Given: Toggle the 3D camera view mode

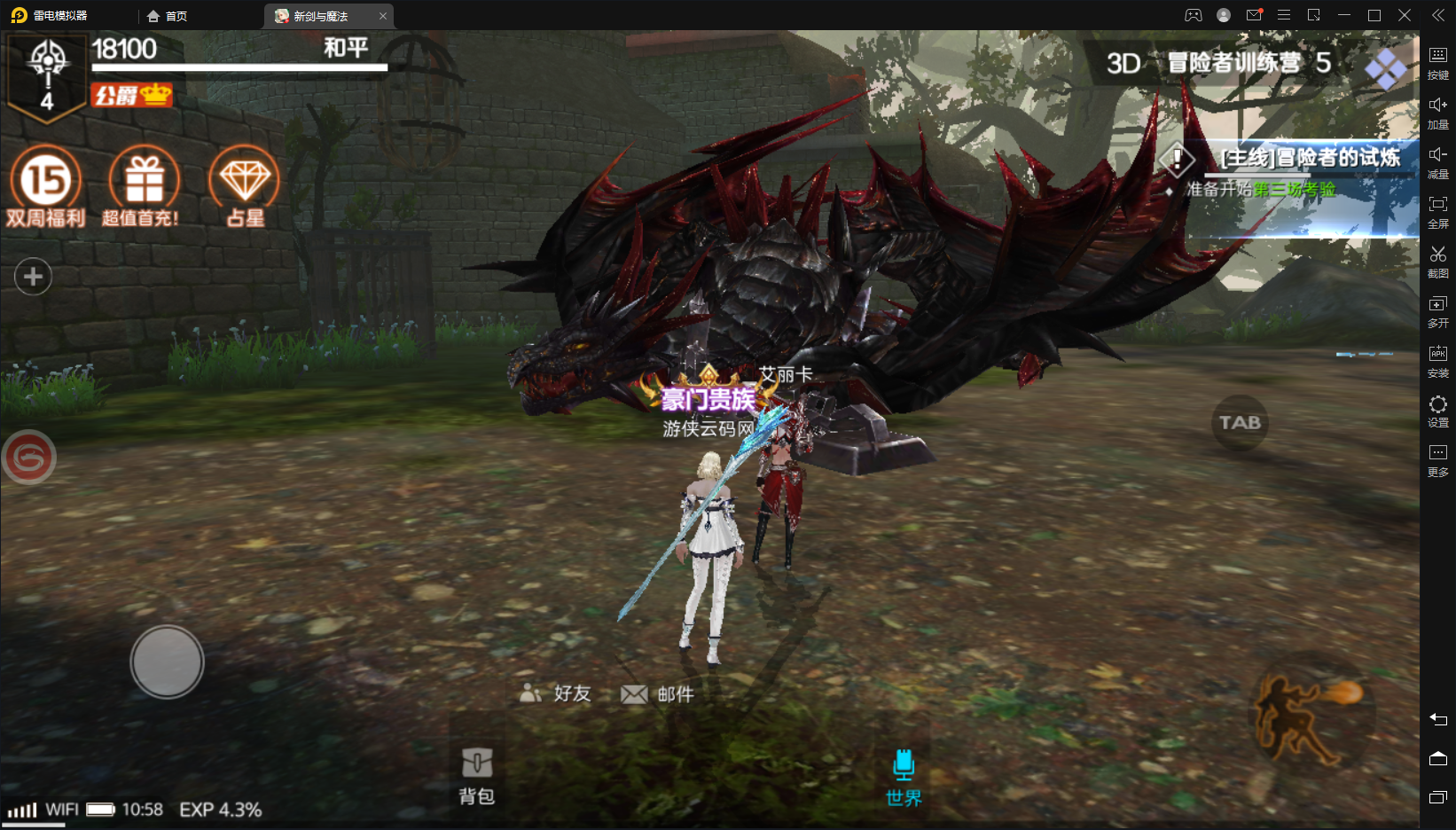Looking at the screenshot, I should pyautogui.click(x=1123, y=64).
